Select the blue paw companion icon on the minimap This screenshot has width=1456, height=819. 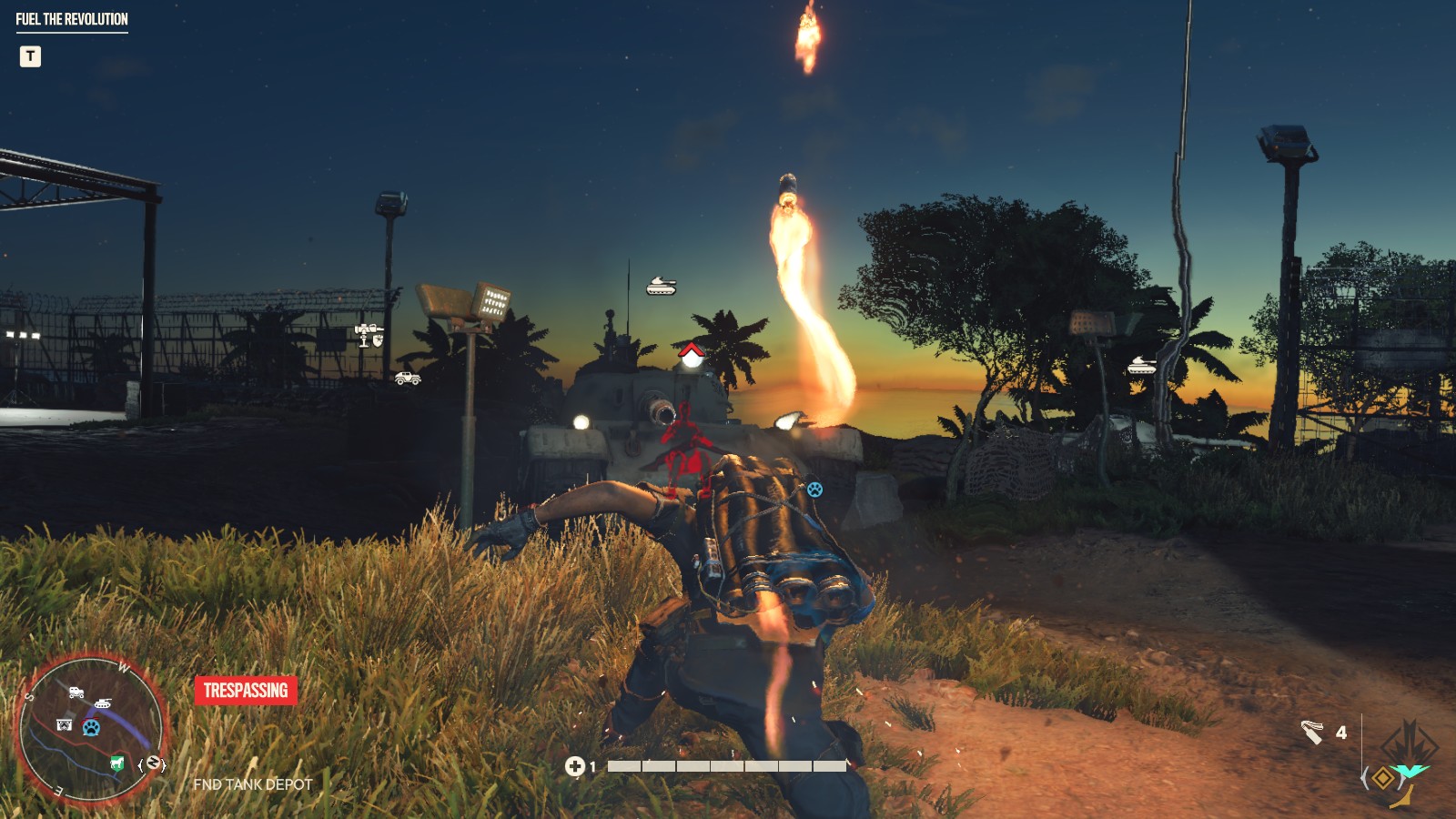click(x=91, y=727)
